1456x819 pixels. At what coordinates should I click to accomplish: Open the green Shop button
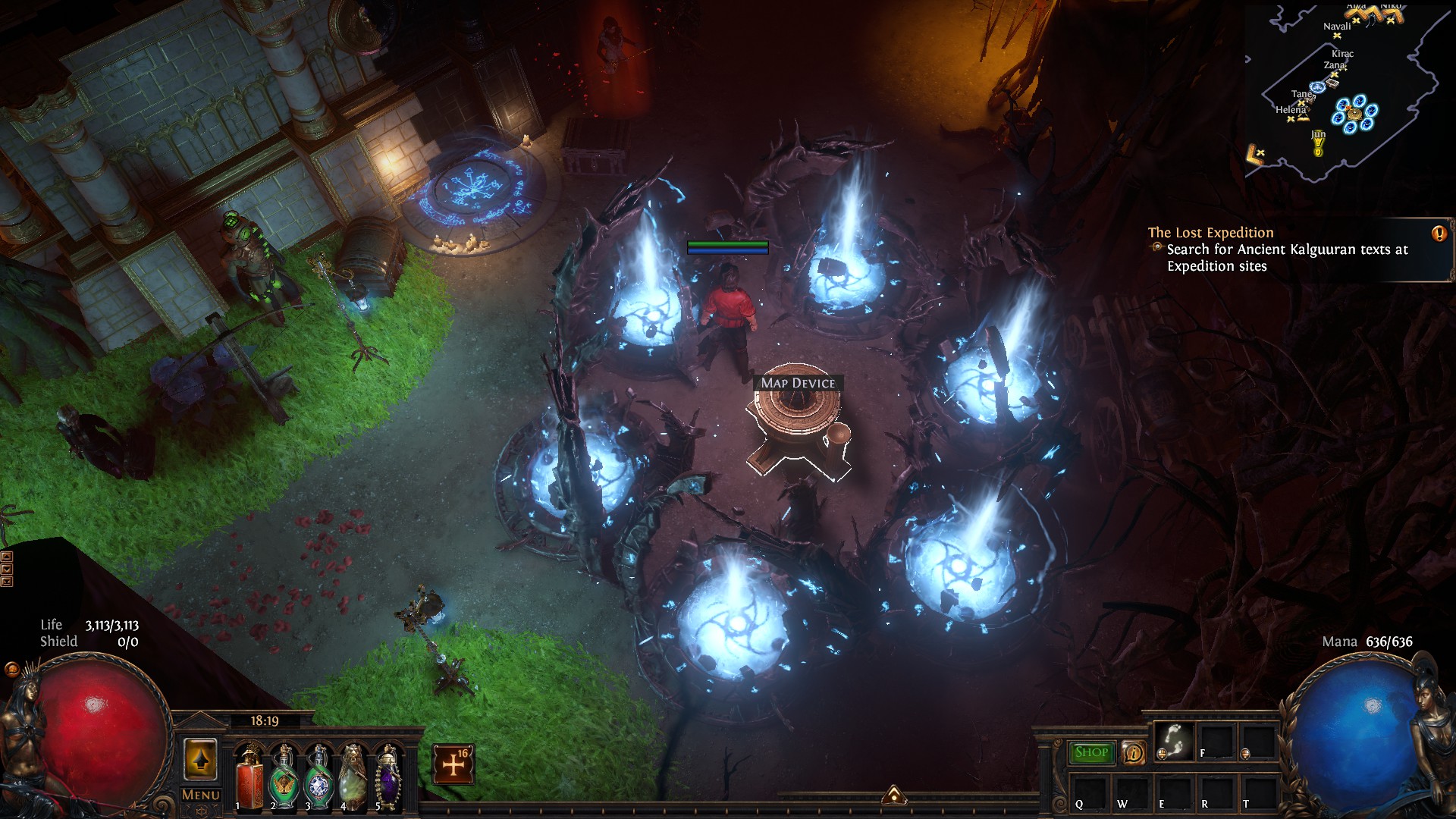point(1091,752)
